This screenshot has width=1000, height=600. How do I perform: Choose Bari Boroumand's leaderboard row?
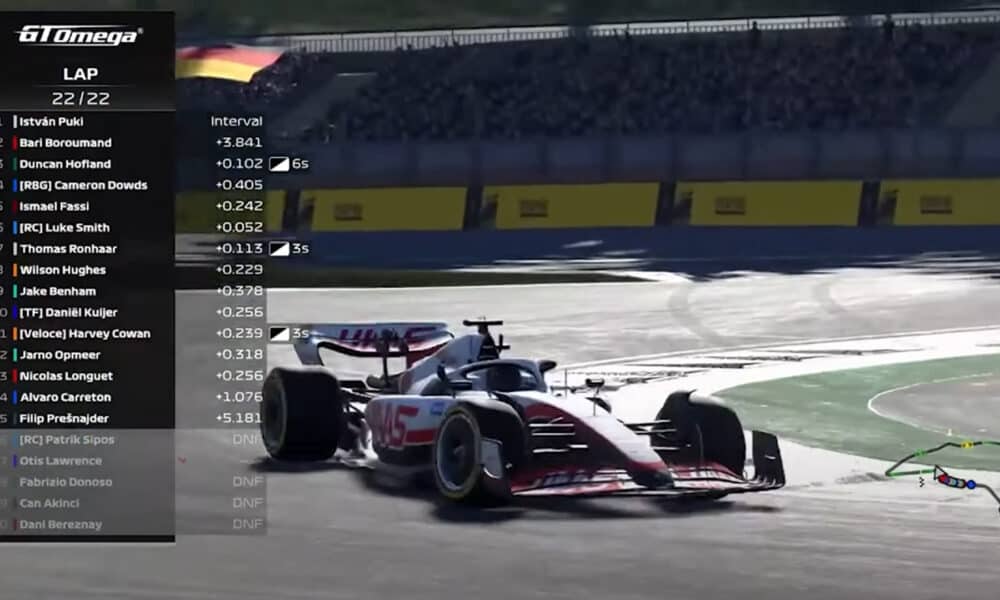tap(66, 143)
